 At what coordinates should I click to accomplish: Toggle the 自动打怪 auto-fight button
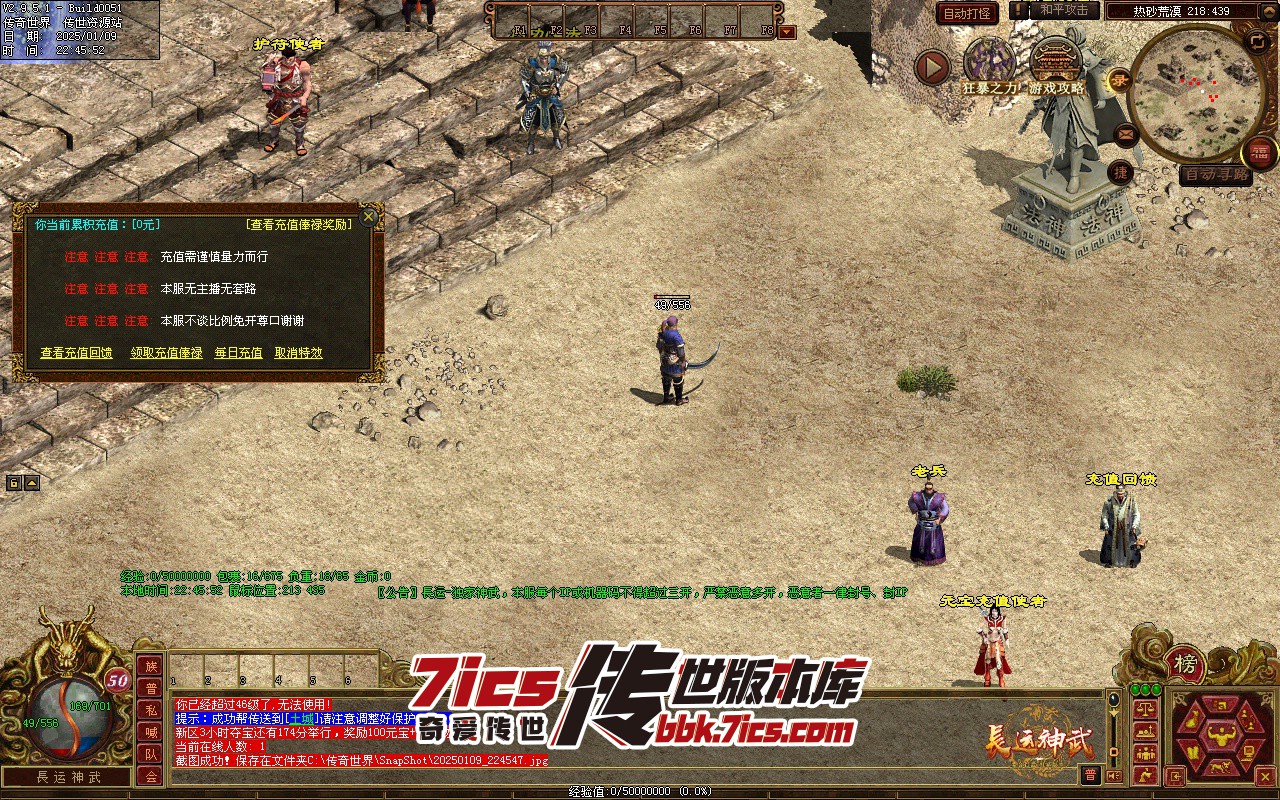point(967,14)
